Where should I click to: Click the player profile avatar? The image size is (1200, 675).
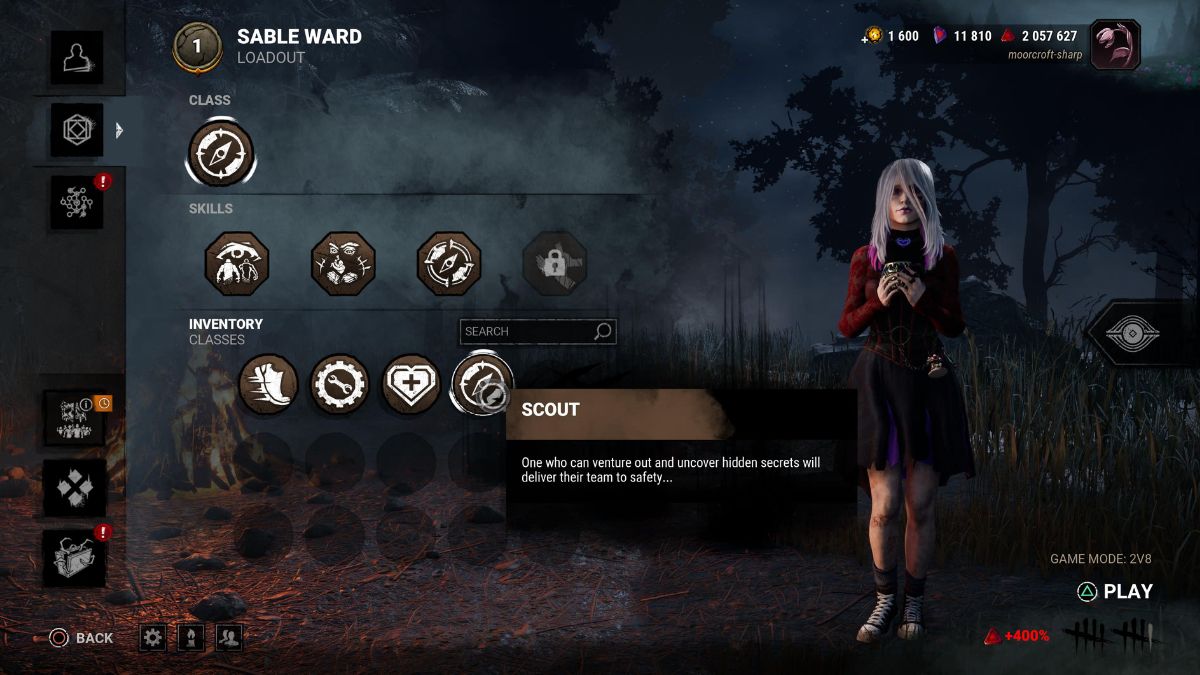pyautogui.click(x=1115, y=45)
